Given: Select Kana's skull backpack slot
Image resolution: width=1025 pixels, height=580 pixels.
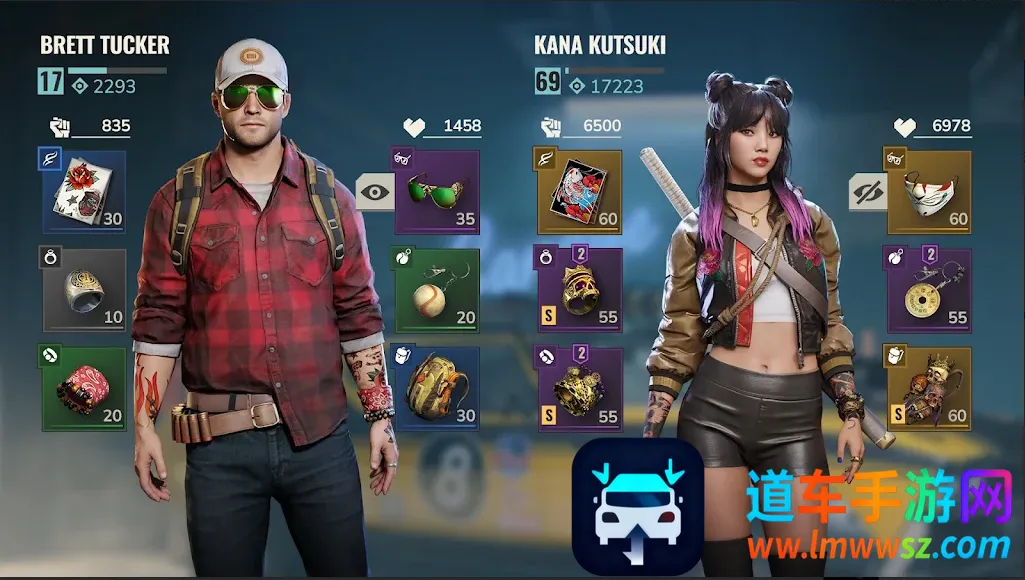Looking at the screenshot, I should point(928,388).
